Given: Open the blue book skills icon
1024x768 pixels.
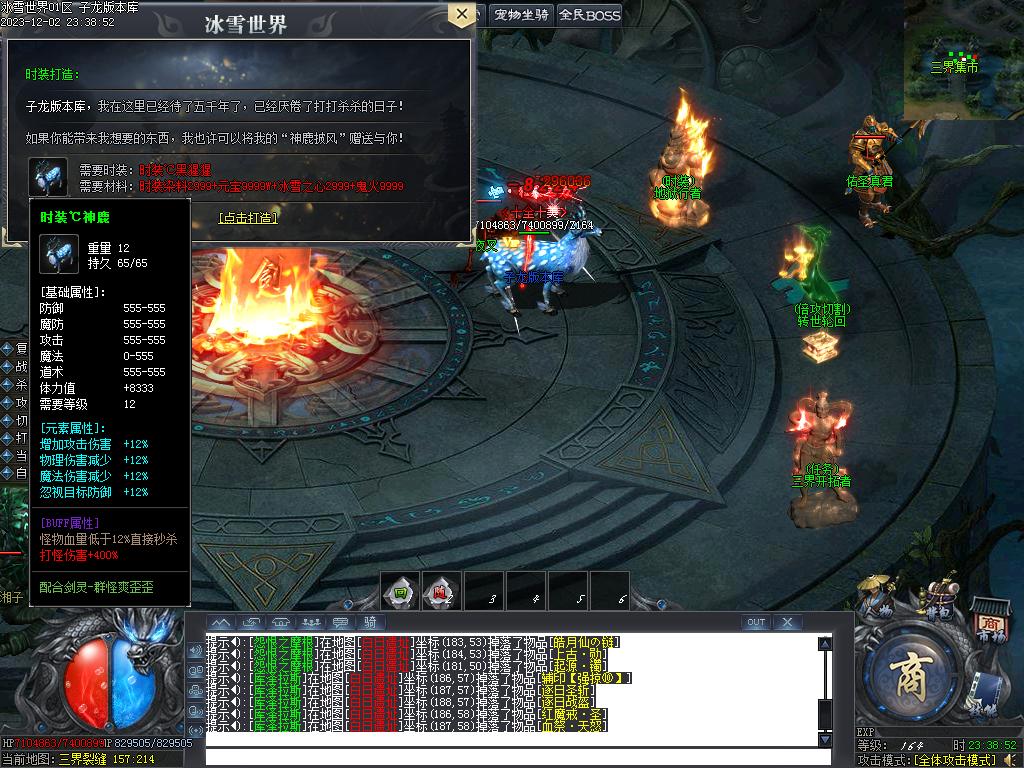Looking at the screenshot, I should click(x=984, y=692).
